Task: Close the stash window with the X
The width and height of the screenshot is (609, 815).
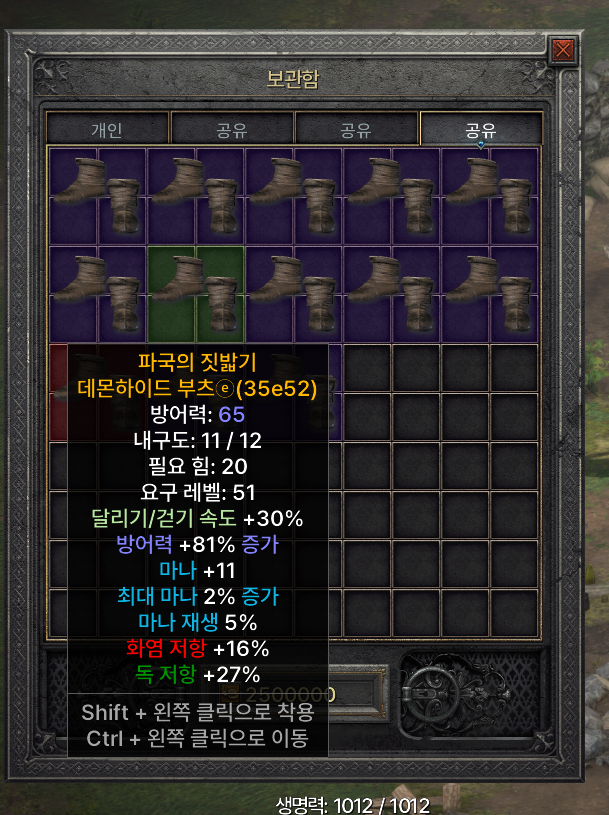Action: pyautogui.click(x=563, y=49)
